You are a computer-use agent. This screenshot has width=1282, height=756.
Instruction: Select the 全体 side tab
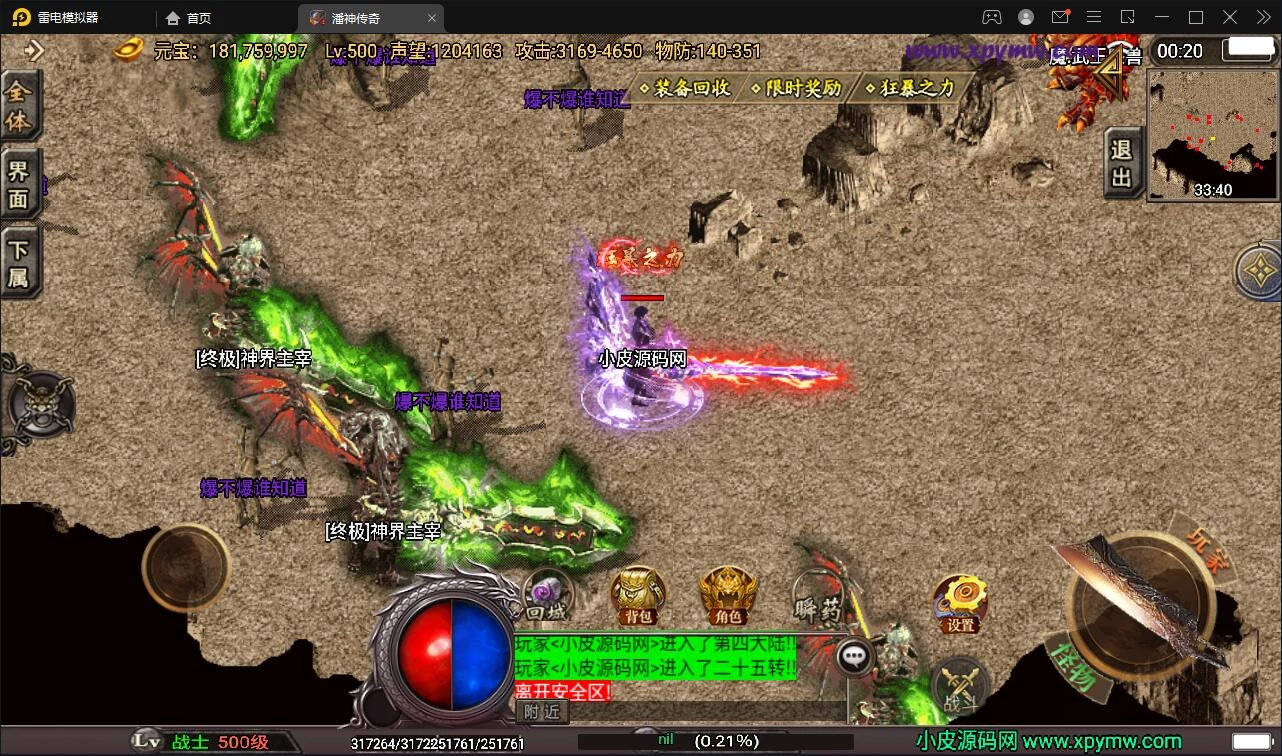point(19,106)
